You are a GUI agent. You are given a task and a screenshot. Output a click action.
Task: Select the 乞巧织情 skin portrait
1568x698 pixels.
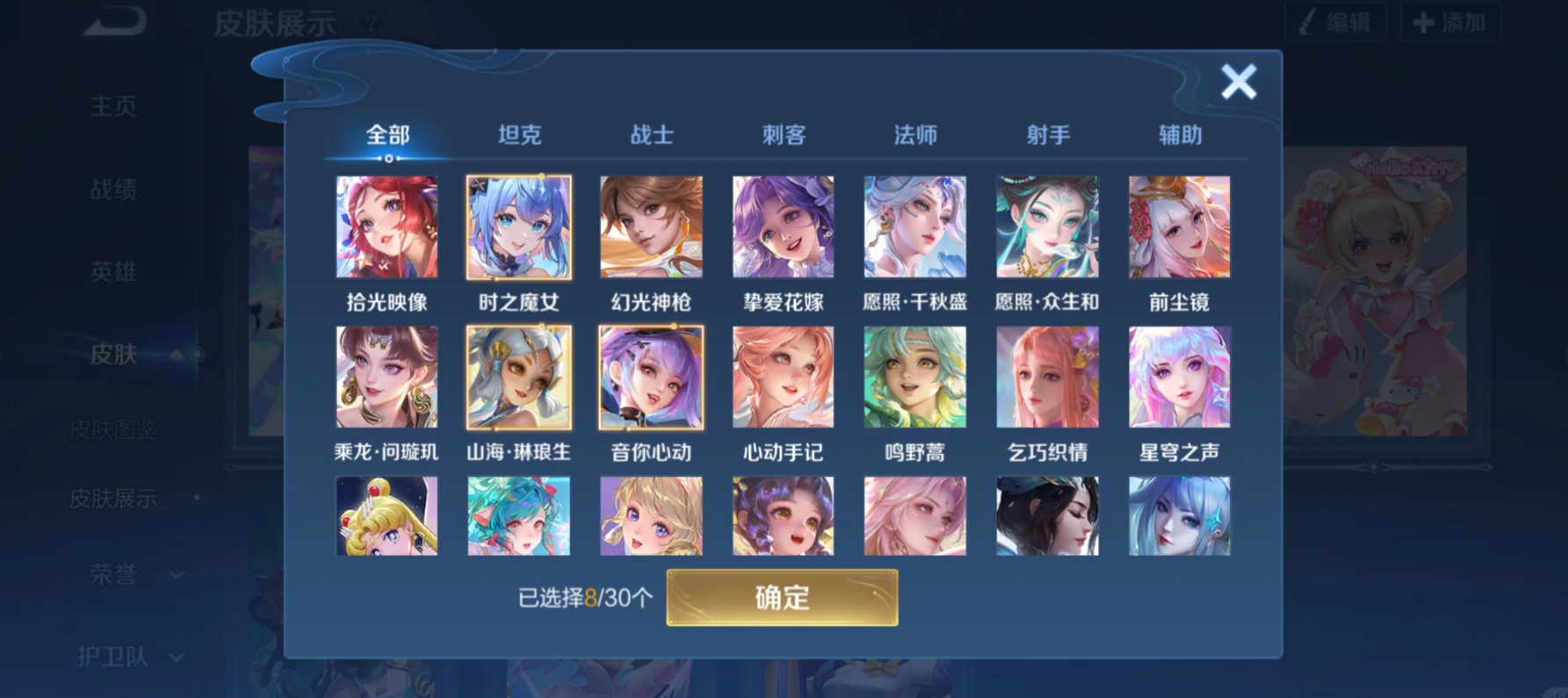1047,377
